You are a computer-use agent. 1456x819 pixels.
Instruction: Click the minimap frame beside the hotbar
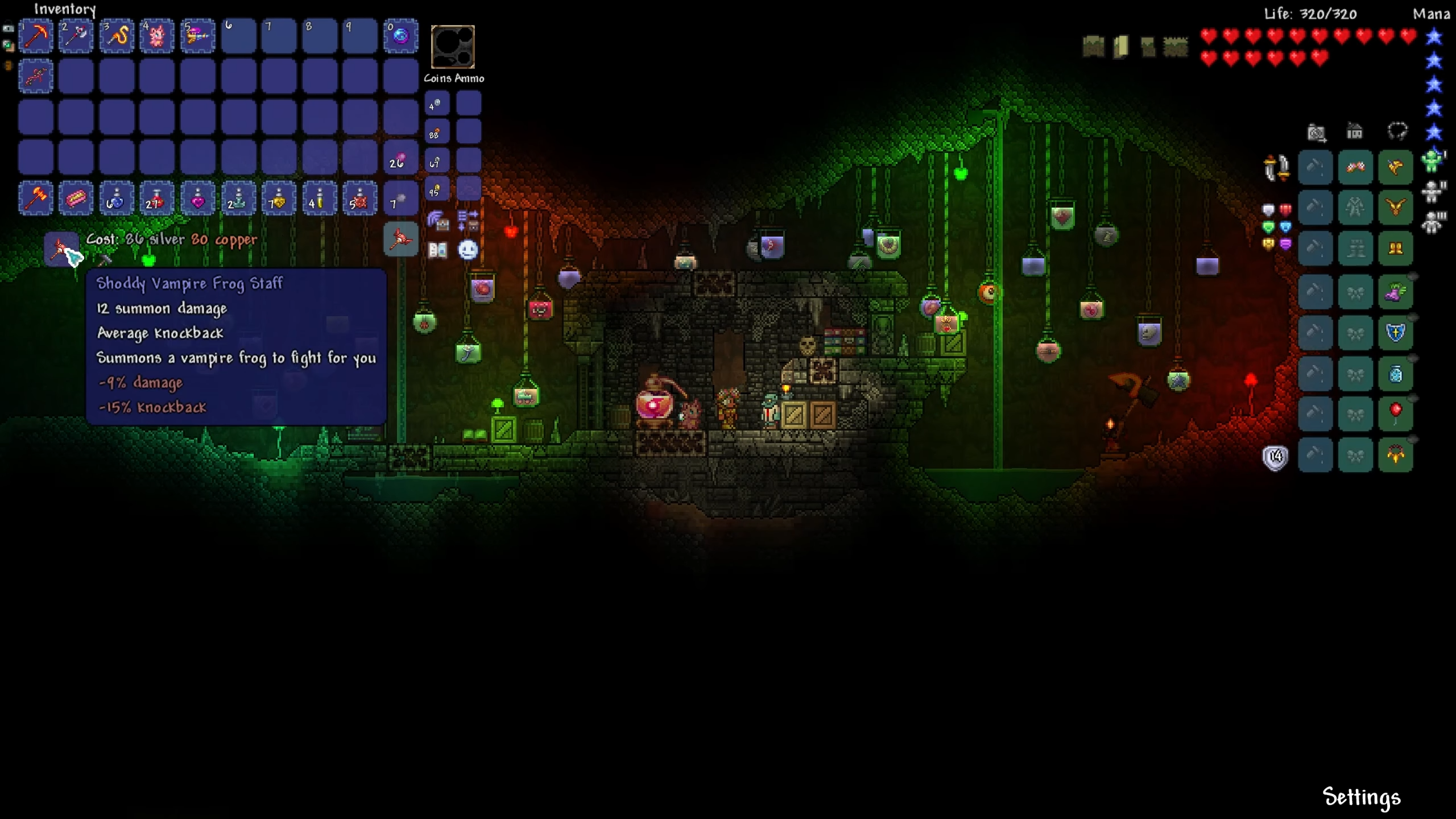(x=453, y=47)
